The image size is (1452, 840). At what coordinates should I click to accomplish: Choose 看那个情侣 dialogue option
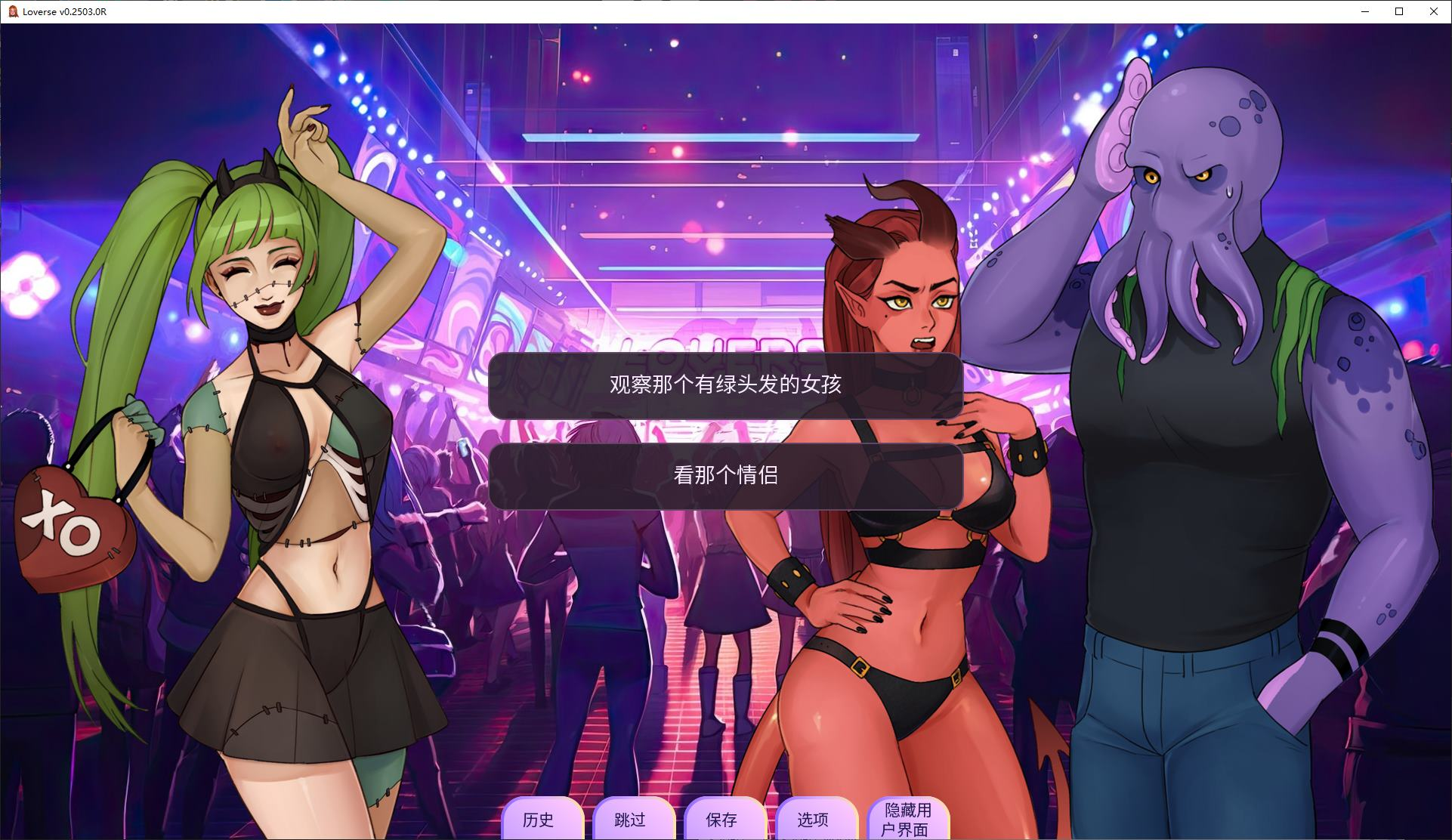coord(726,475)
